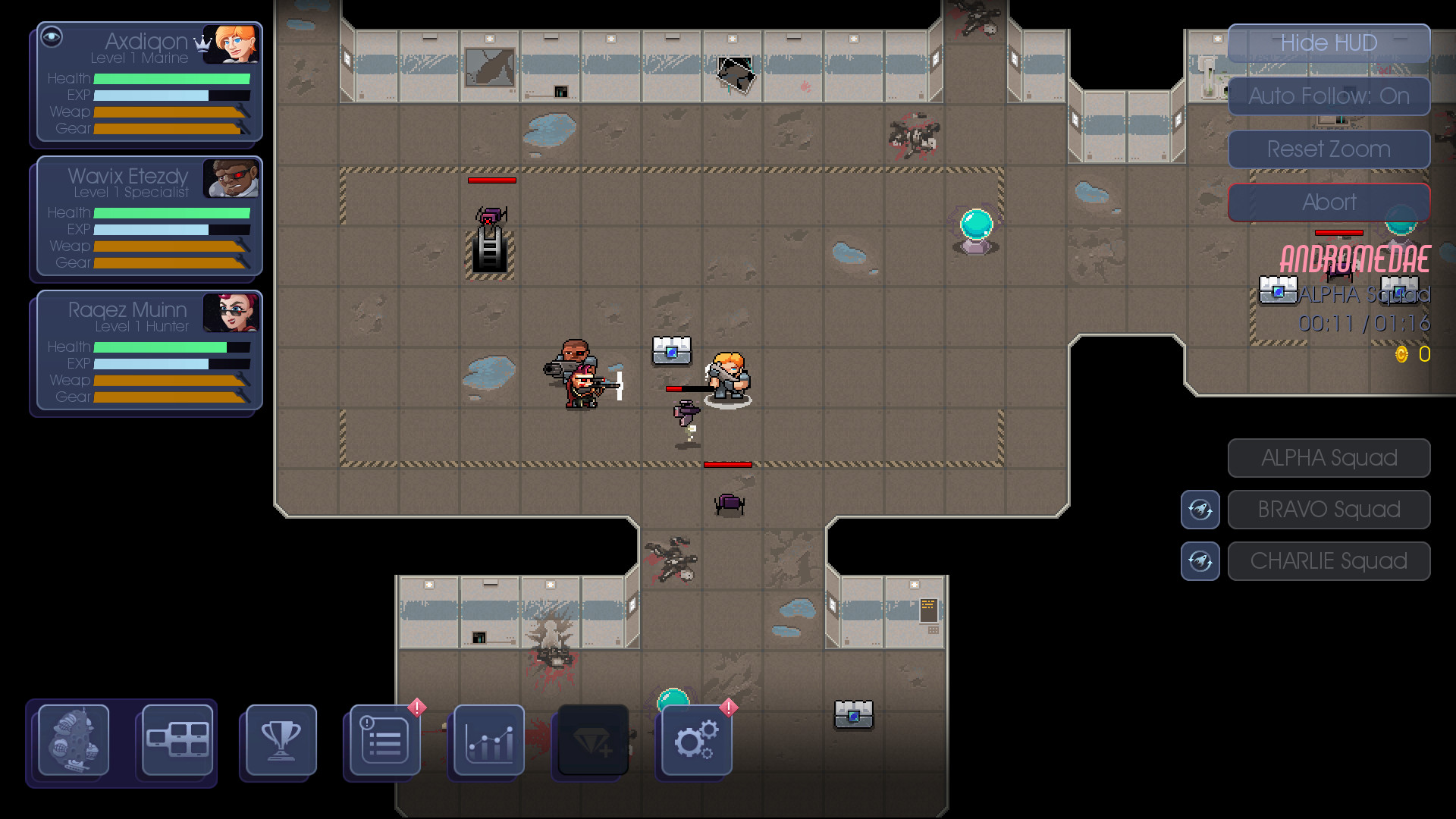Toggle the eye icon on Axdiqon's panel
Image resolution: width=1456 pixels, height=819 pixels.
(x=52, y=36)
